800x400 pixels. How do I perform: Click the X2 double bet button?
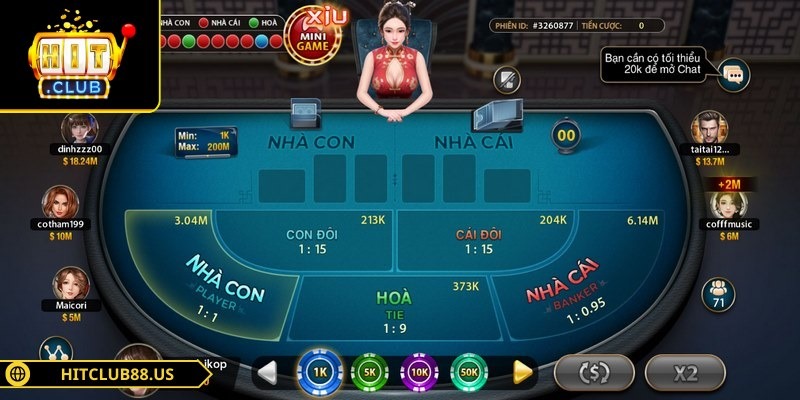click(x=685, y=373)
